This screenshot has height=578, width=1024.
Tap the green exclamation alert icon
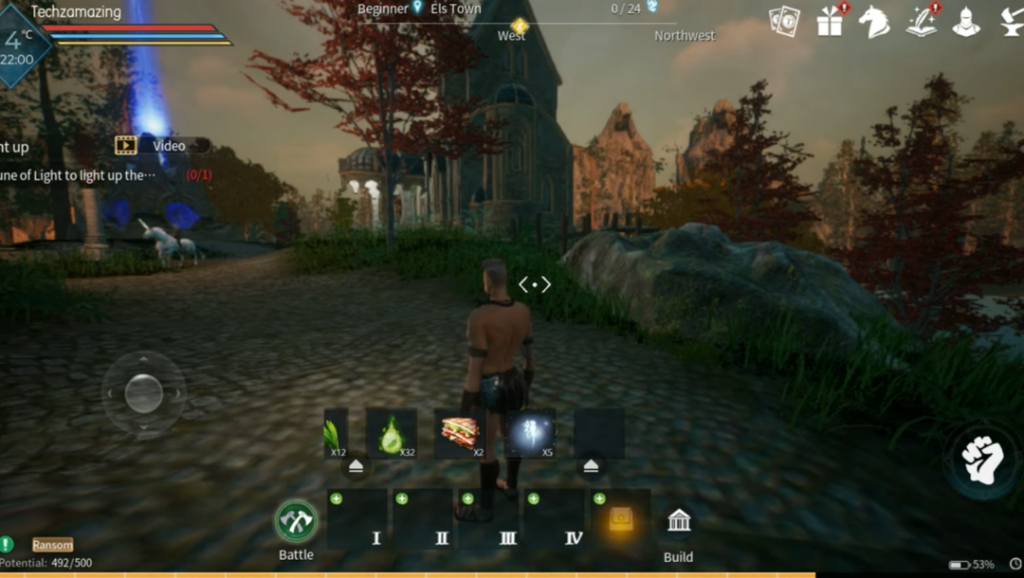coord(7,545)
